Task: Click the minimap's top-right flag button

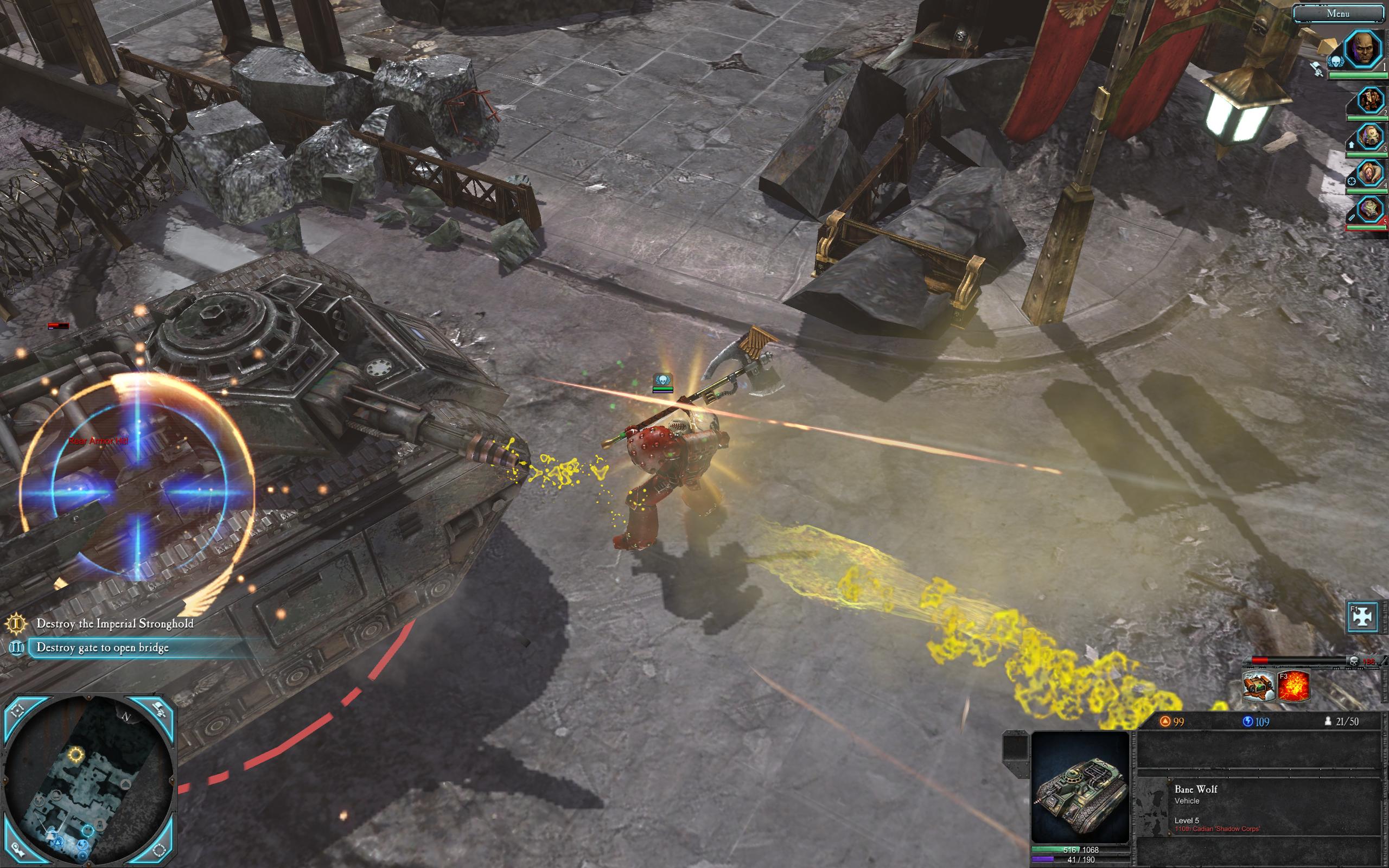Action: 160,711
